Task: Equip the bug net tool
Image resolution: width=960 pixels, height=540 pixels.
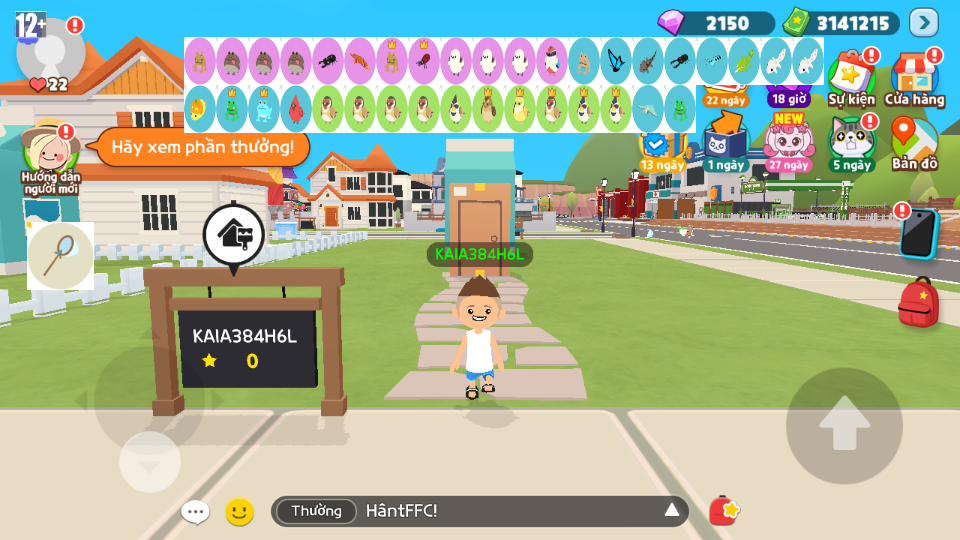Action: tap(61, 256)
